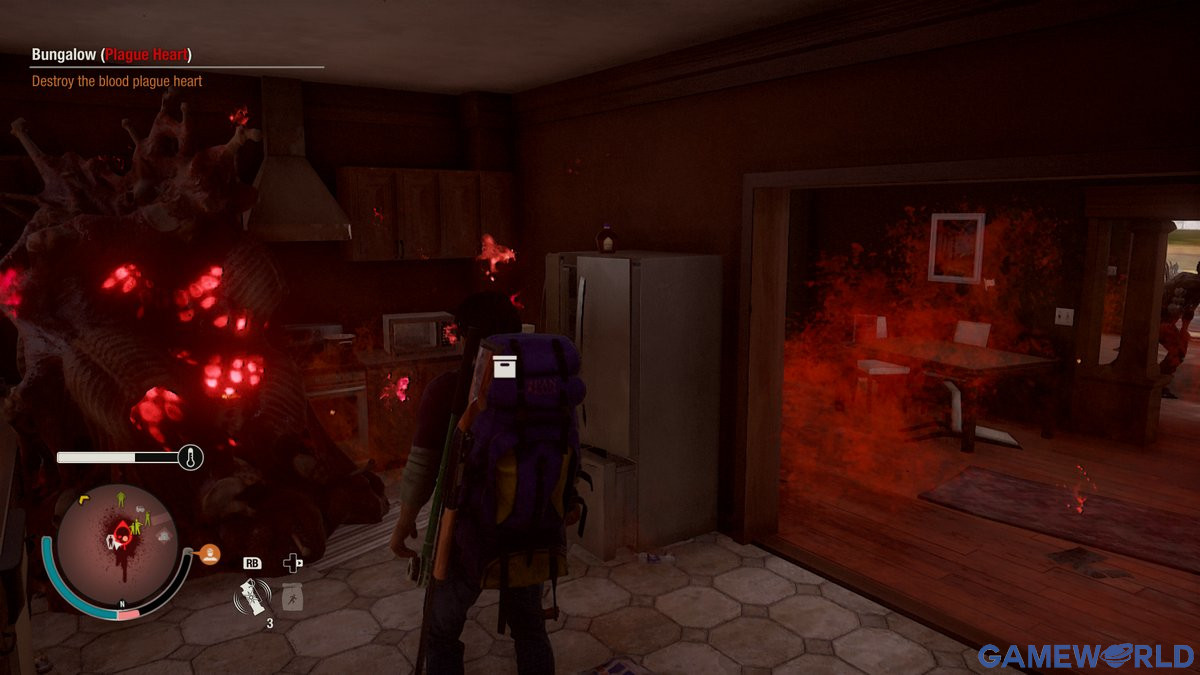Select the white box icon on backpack
Image resolution: width=1200 pixels, height=675 pixels.
[x=505, y=367]
